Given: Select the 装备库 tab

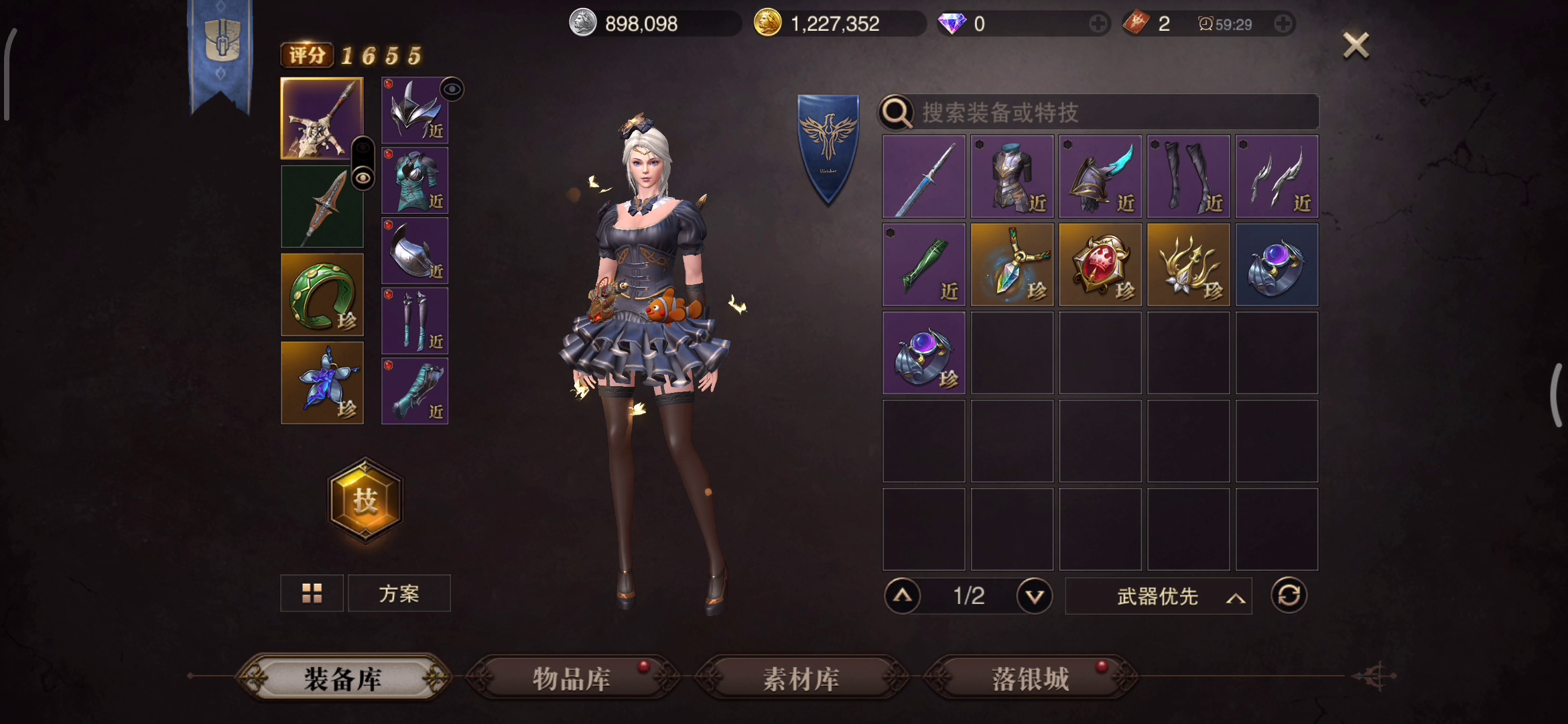Looking at the screenshot, I should point(342,678).
